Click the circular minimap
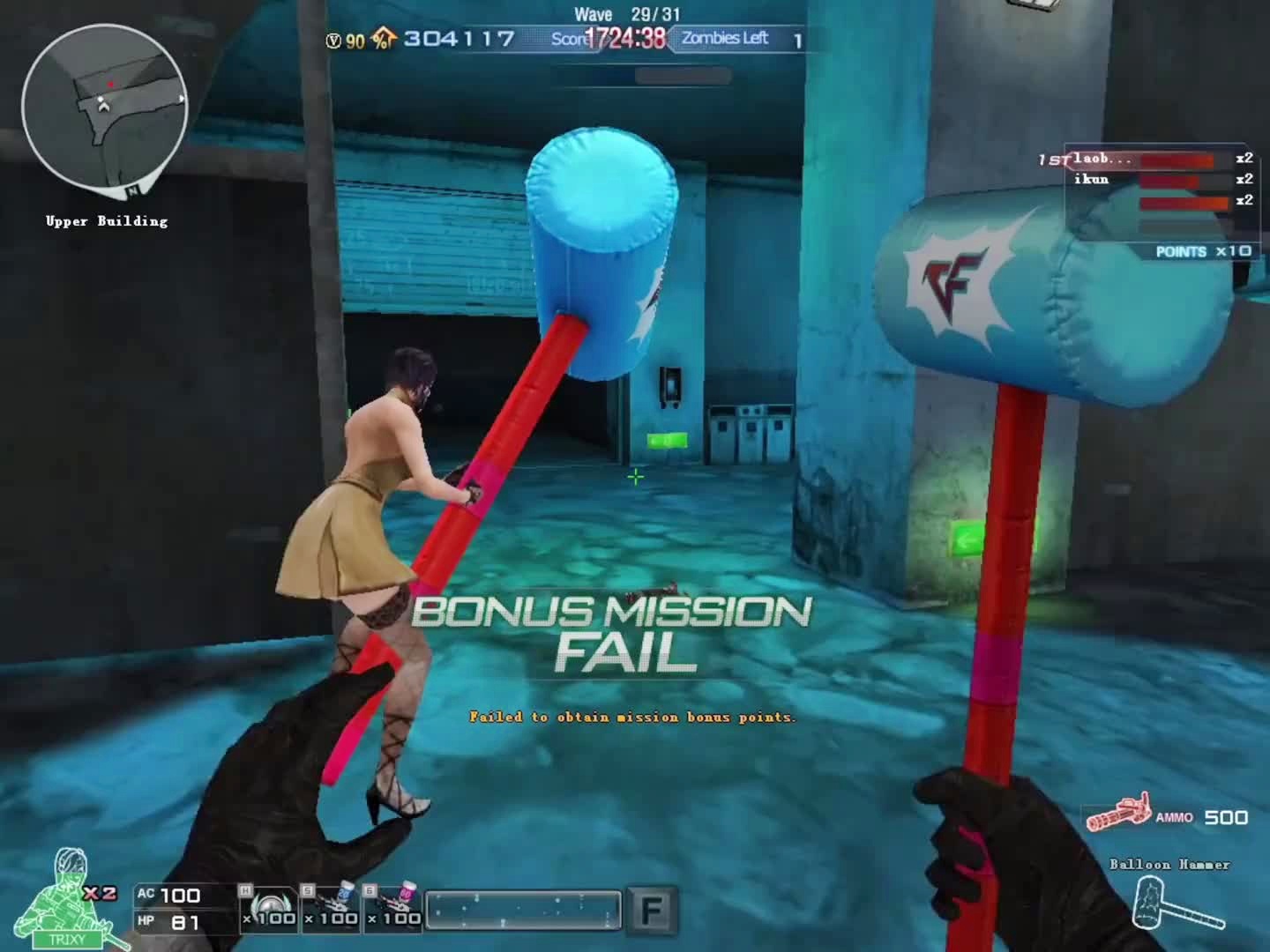The height and width of the screenshot is (952, 1270). click(104, 108)
